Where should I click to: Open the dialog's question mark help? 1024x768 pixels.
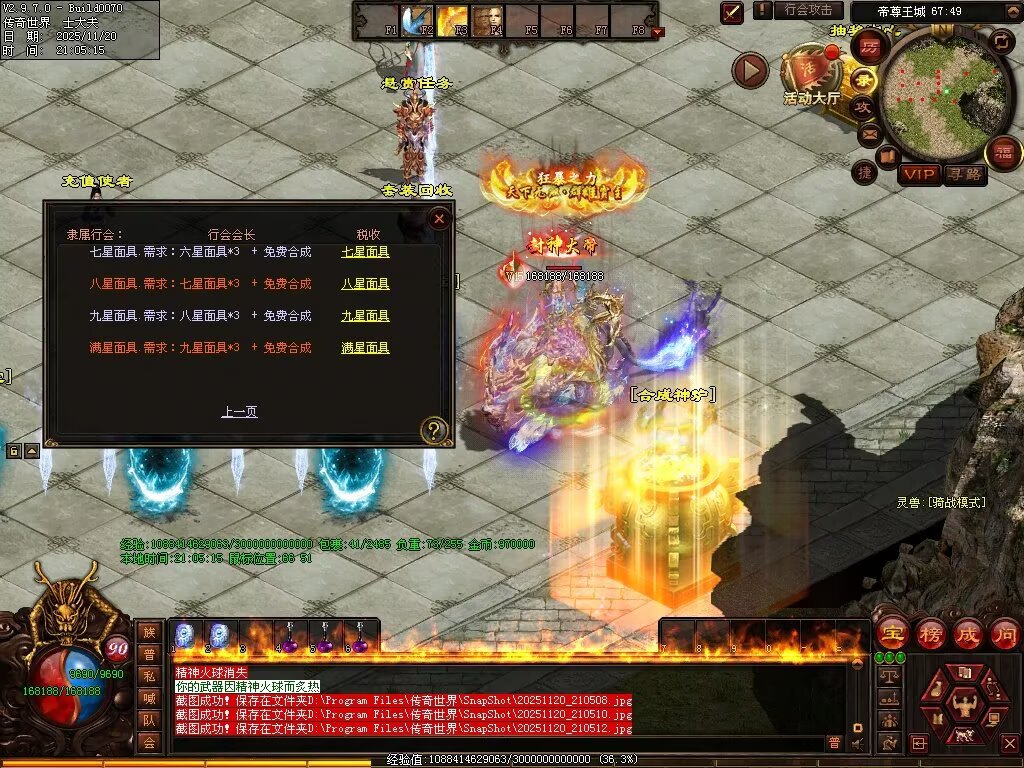pyautogui.click(x=434, y=431)
